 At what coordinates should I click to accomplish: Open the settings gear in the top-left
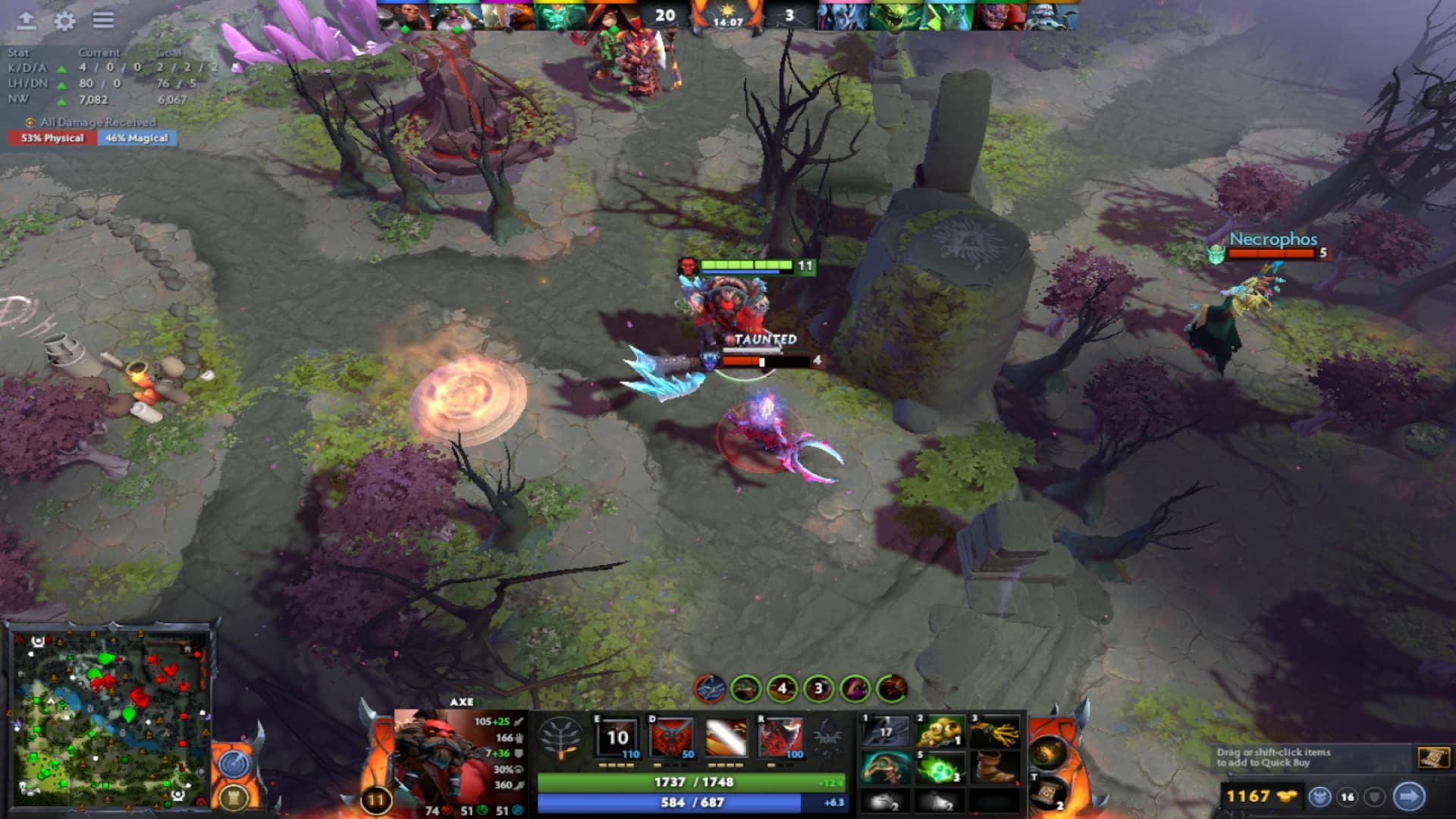(x=64, y=21)
